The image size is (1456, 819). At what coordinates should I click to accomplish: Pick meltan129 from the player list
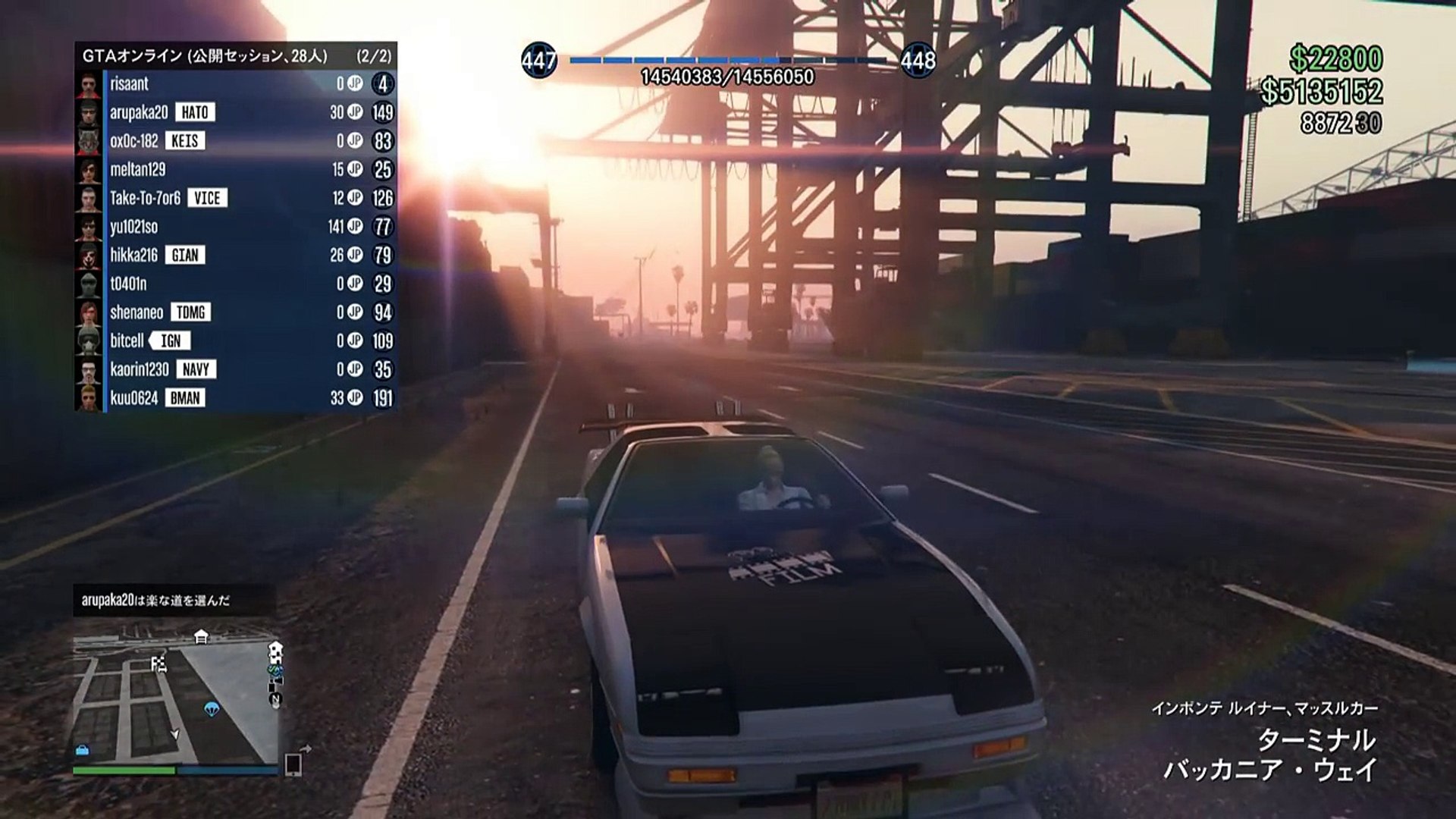pos(235,169)
